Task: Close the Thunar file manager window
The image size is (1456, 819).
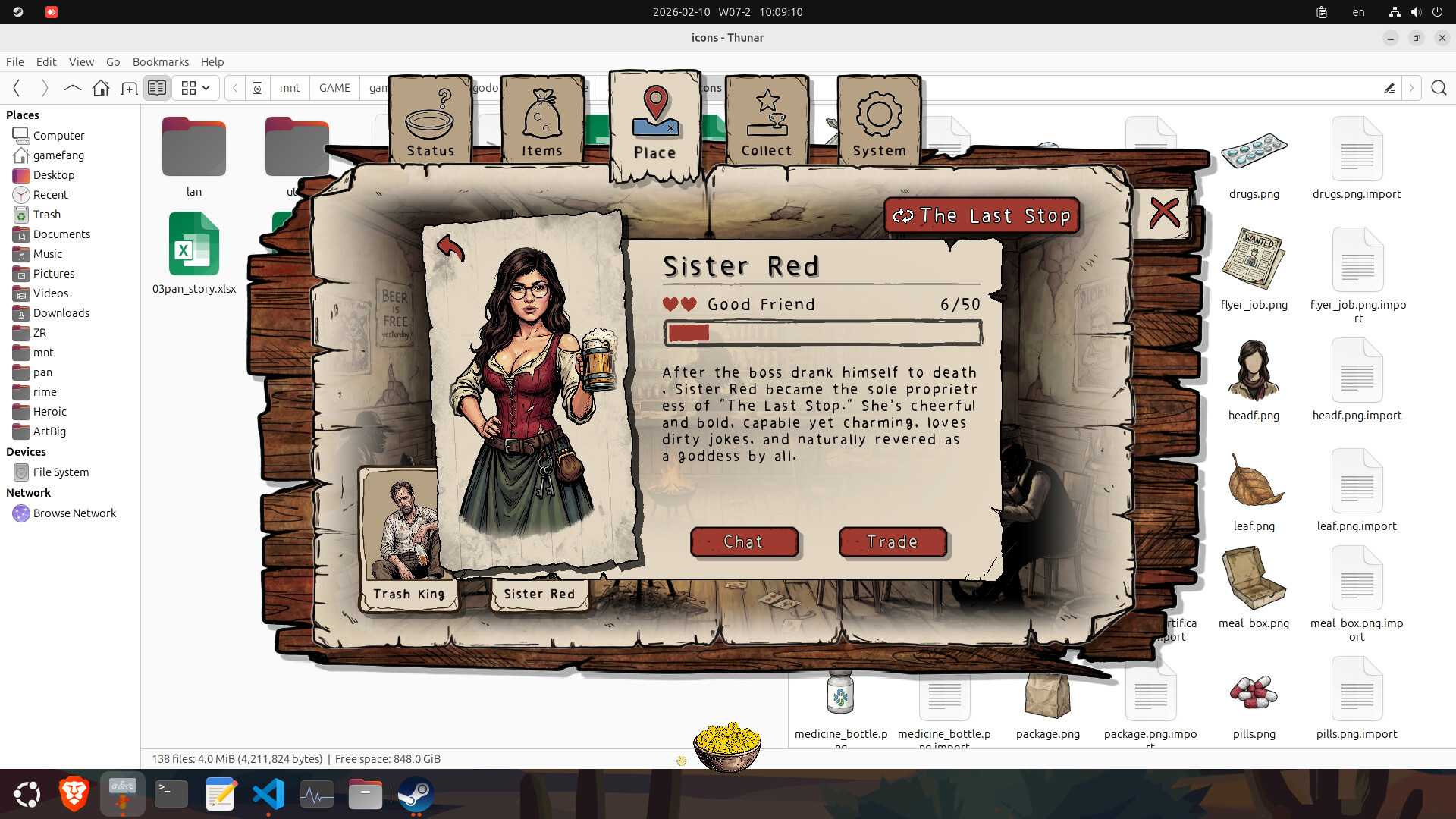Action: pos(1442,38)
